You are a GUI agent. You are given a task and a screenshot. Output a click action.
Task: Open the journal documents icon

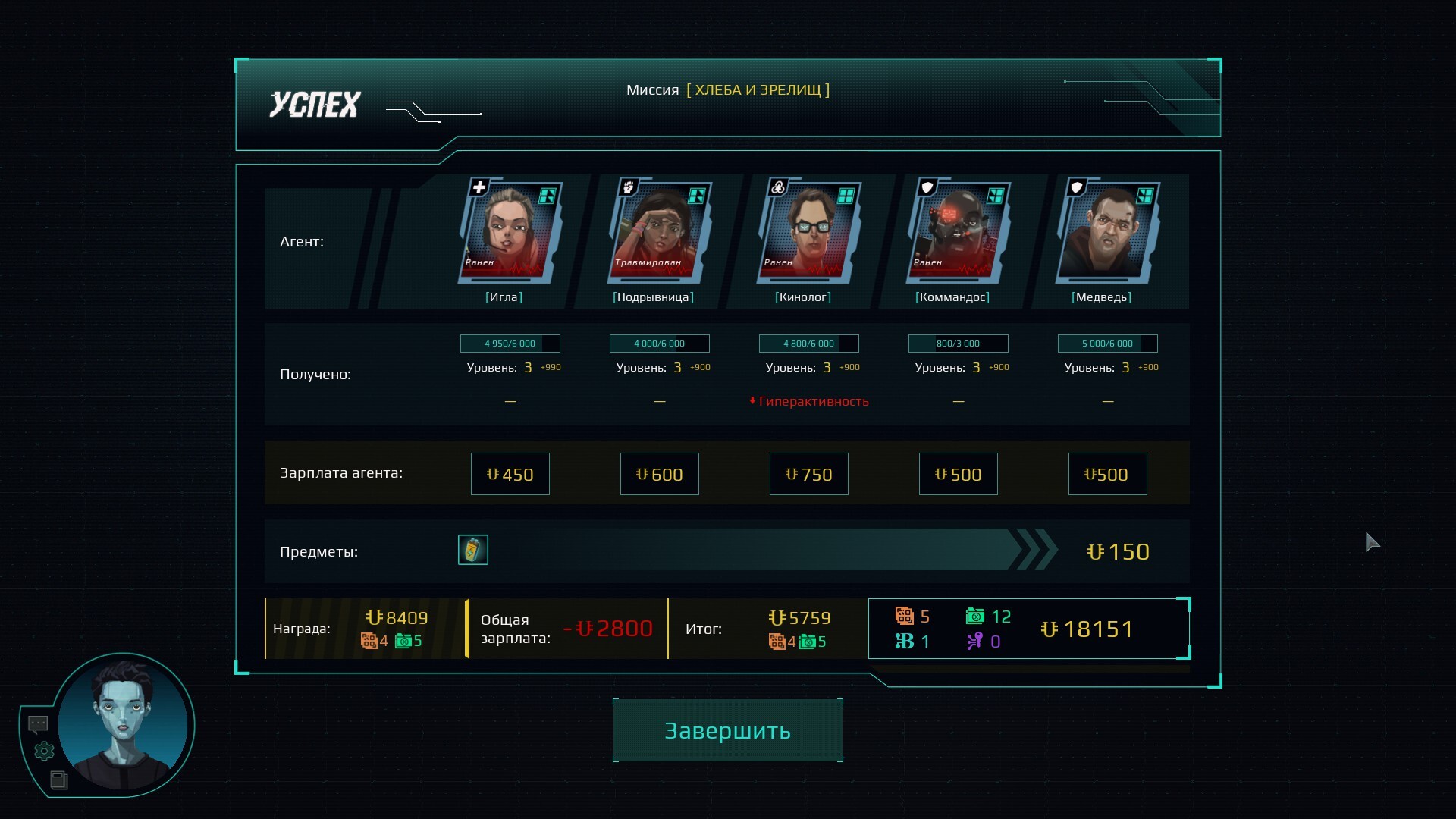coord(58,780)
